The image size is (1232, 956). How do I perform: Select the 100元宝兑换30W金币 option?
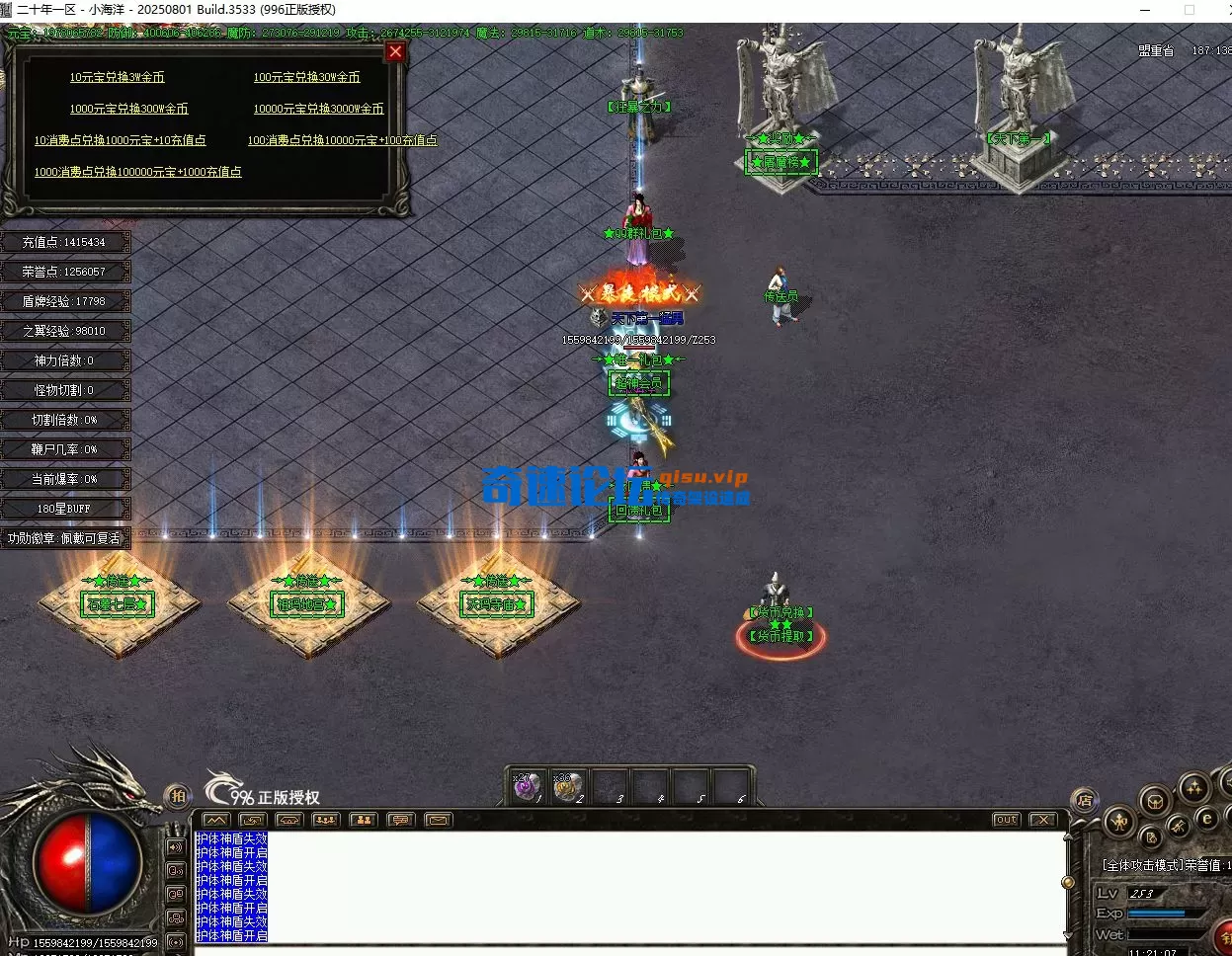click(x=306, y=77)
